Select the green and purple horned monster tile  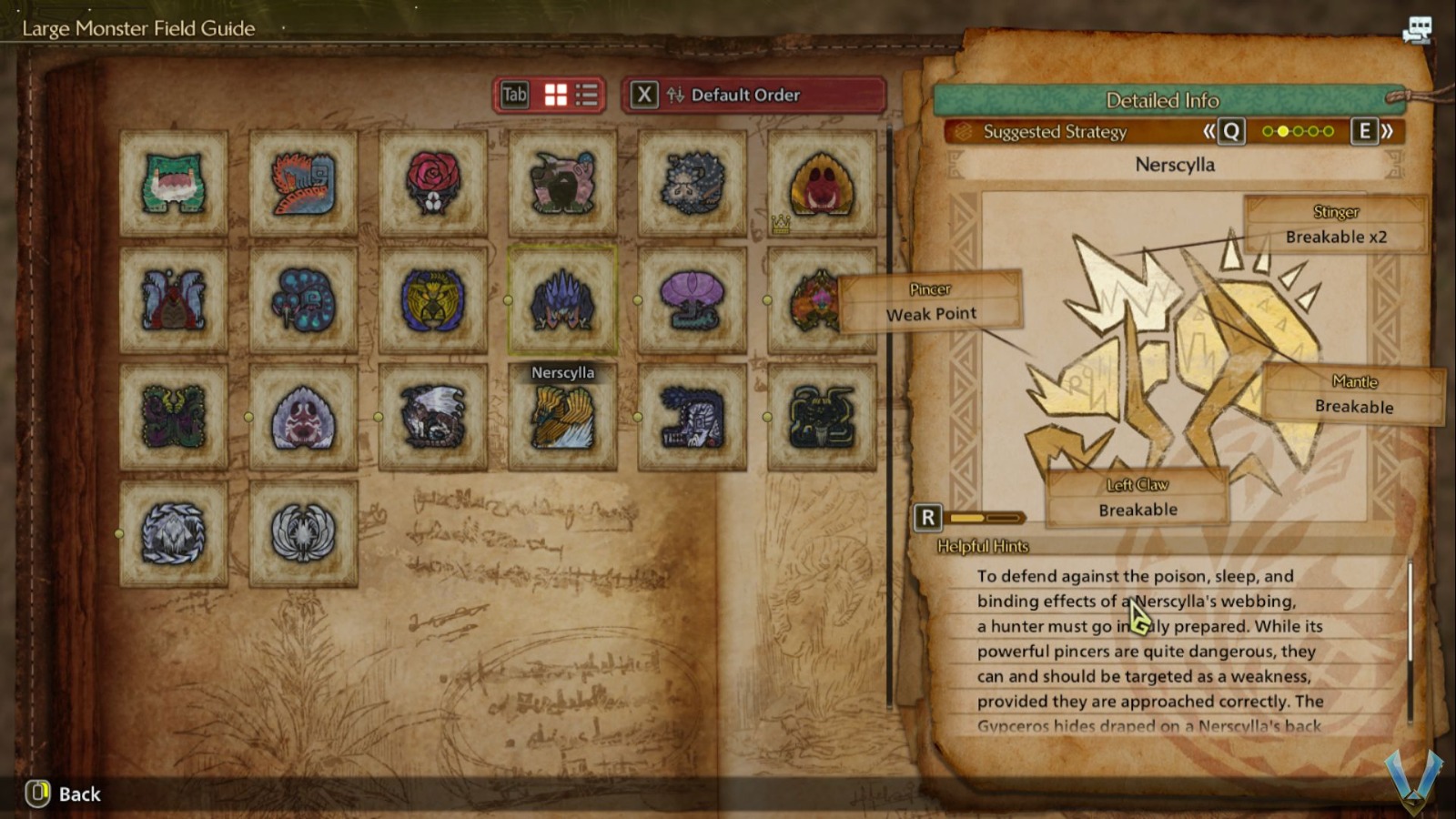(x=173, y=417)
